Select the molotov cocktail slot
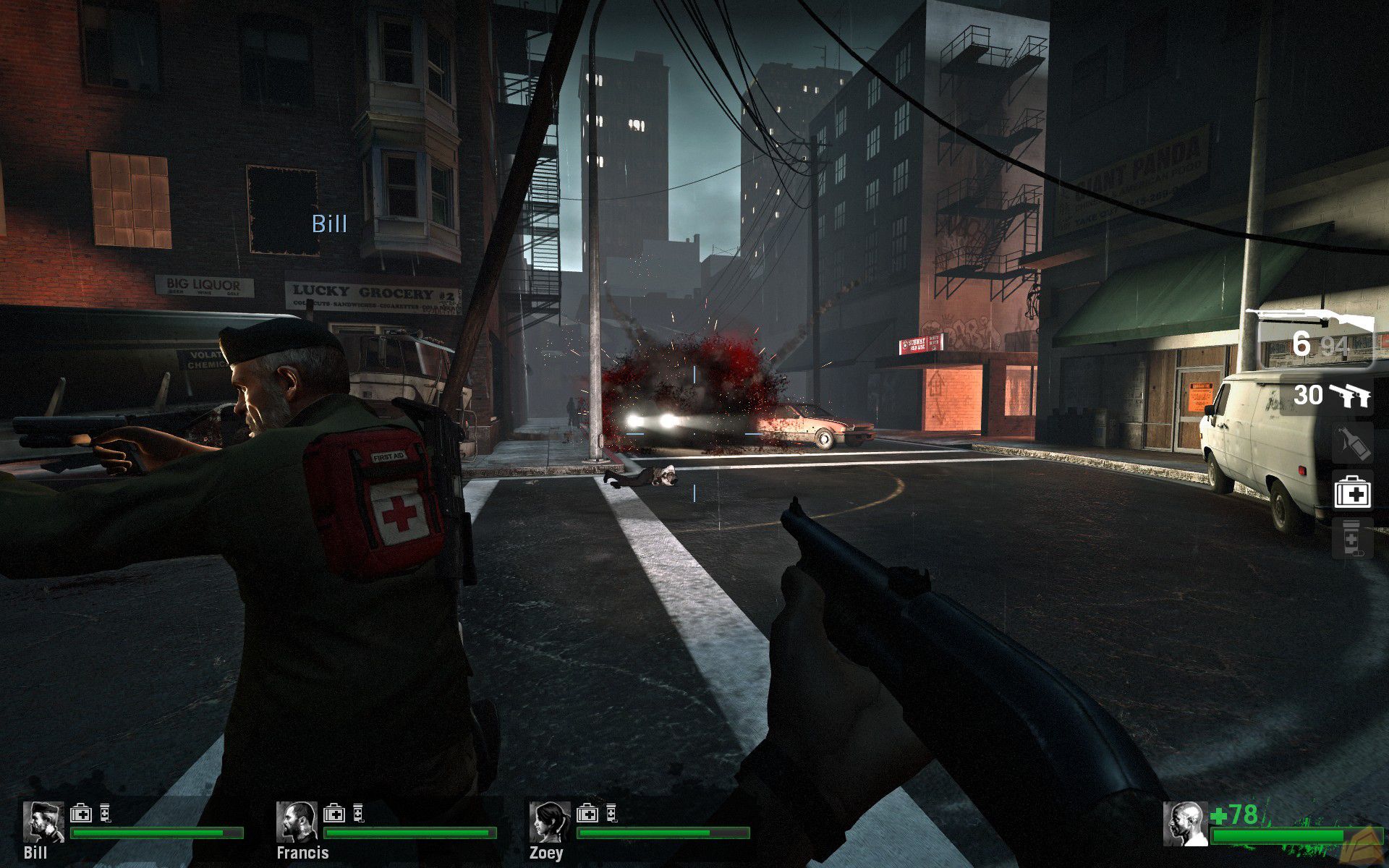This screenshot has width=1389, height=868. [x=1351, y=443]
